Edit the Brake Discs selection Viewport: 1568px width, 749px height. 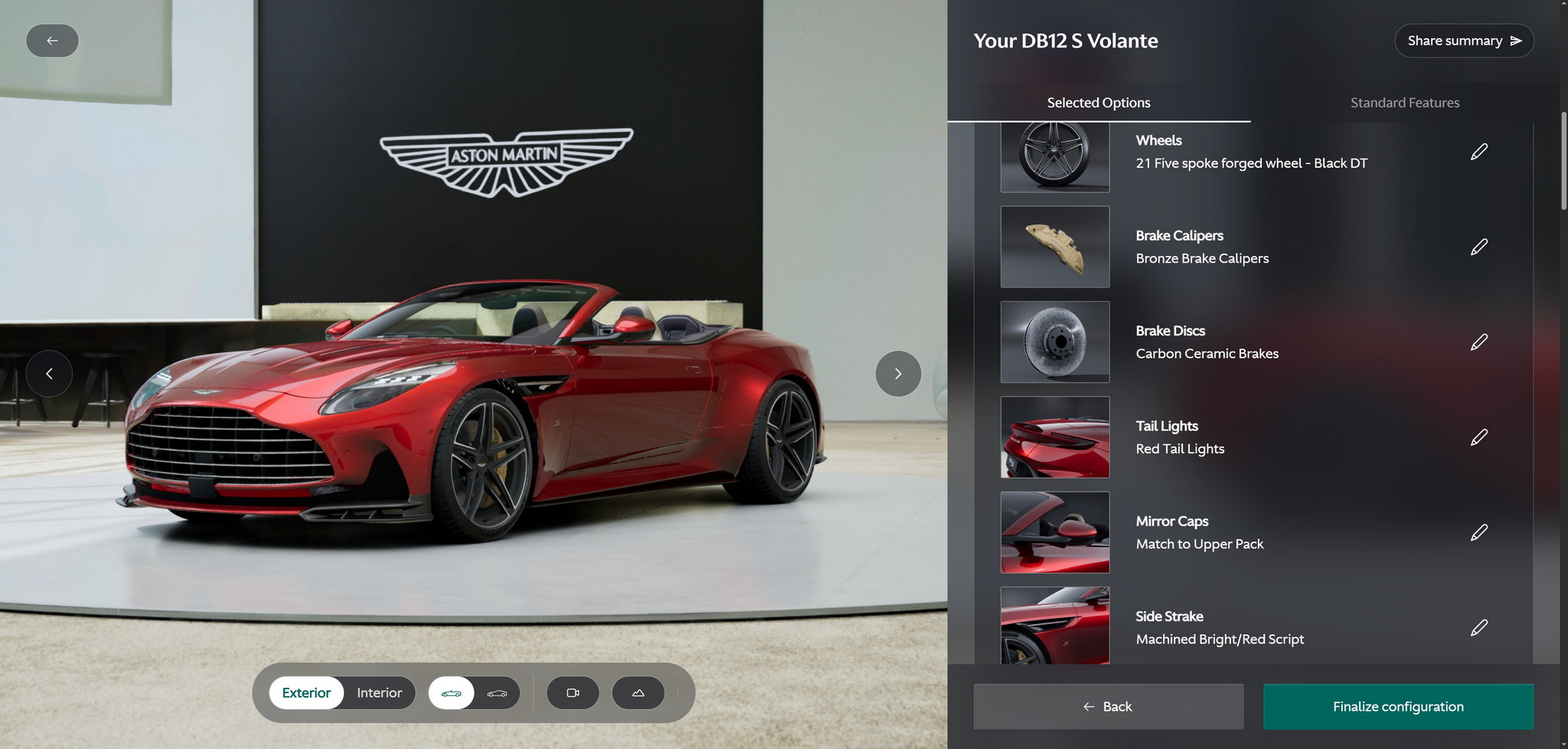click(1478, 342)
